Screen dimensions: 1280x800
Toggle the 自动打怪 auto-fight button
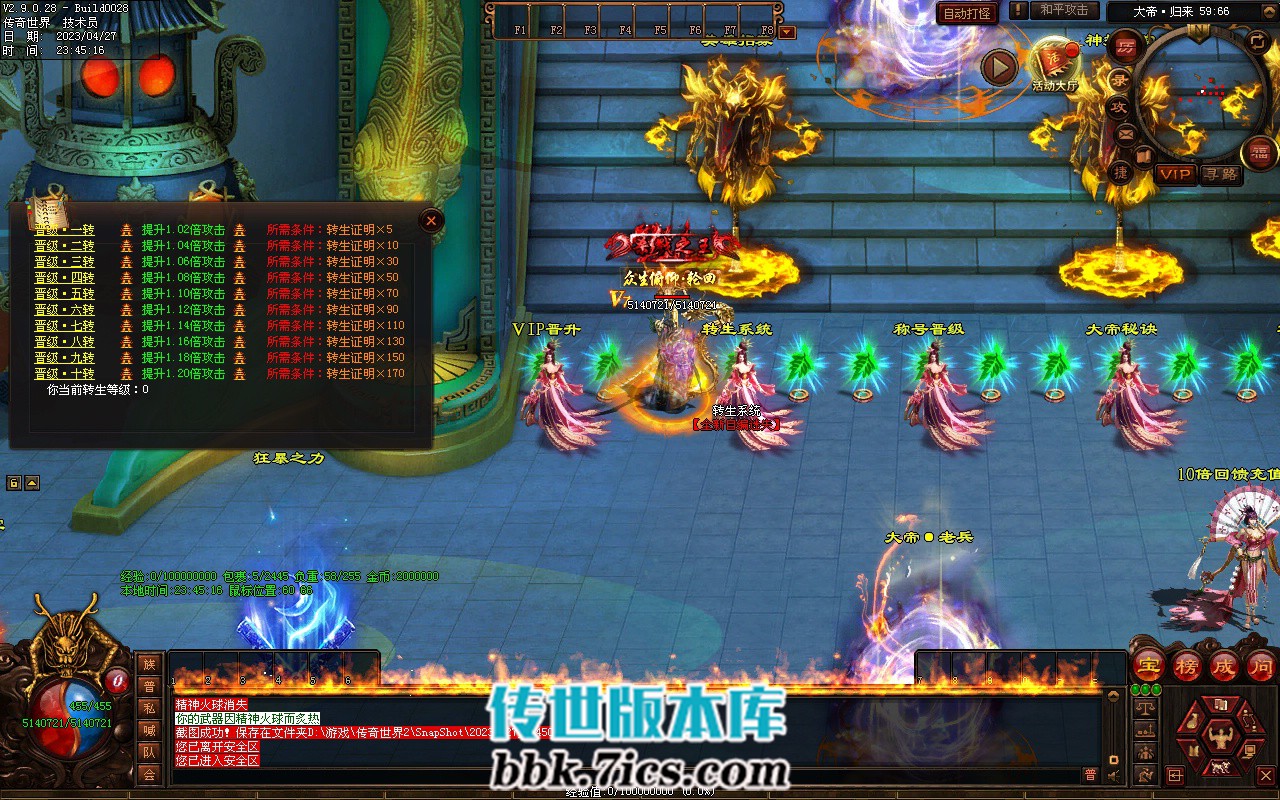click(967, 13)
